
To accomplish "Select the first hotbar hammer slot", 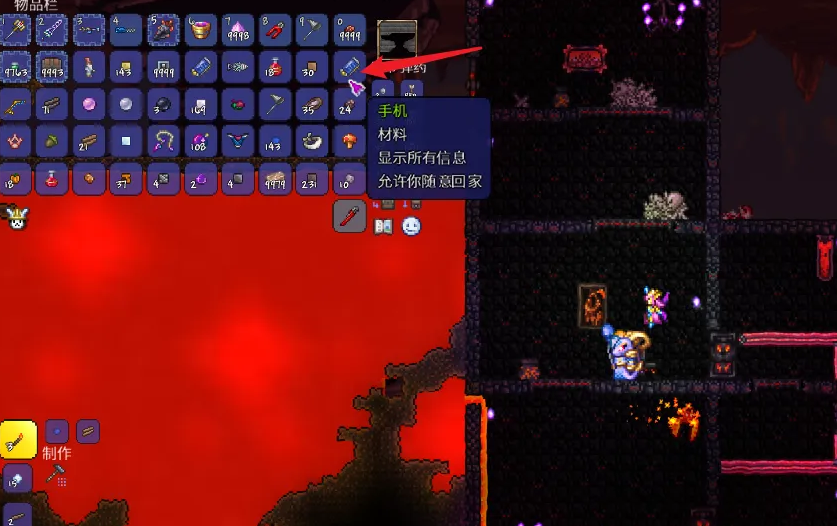I will (x=14, y=29).
